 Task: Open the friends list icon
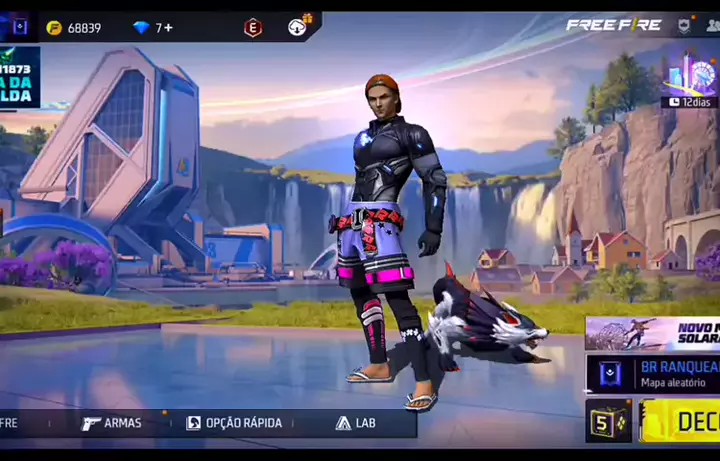(712, 26)
